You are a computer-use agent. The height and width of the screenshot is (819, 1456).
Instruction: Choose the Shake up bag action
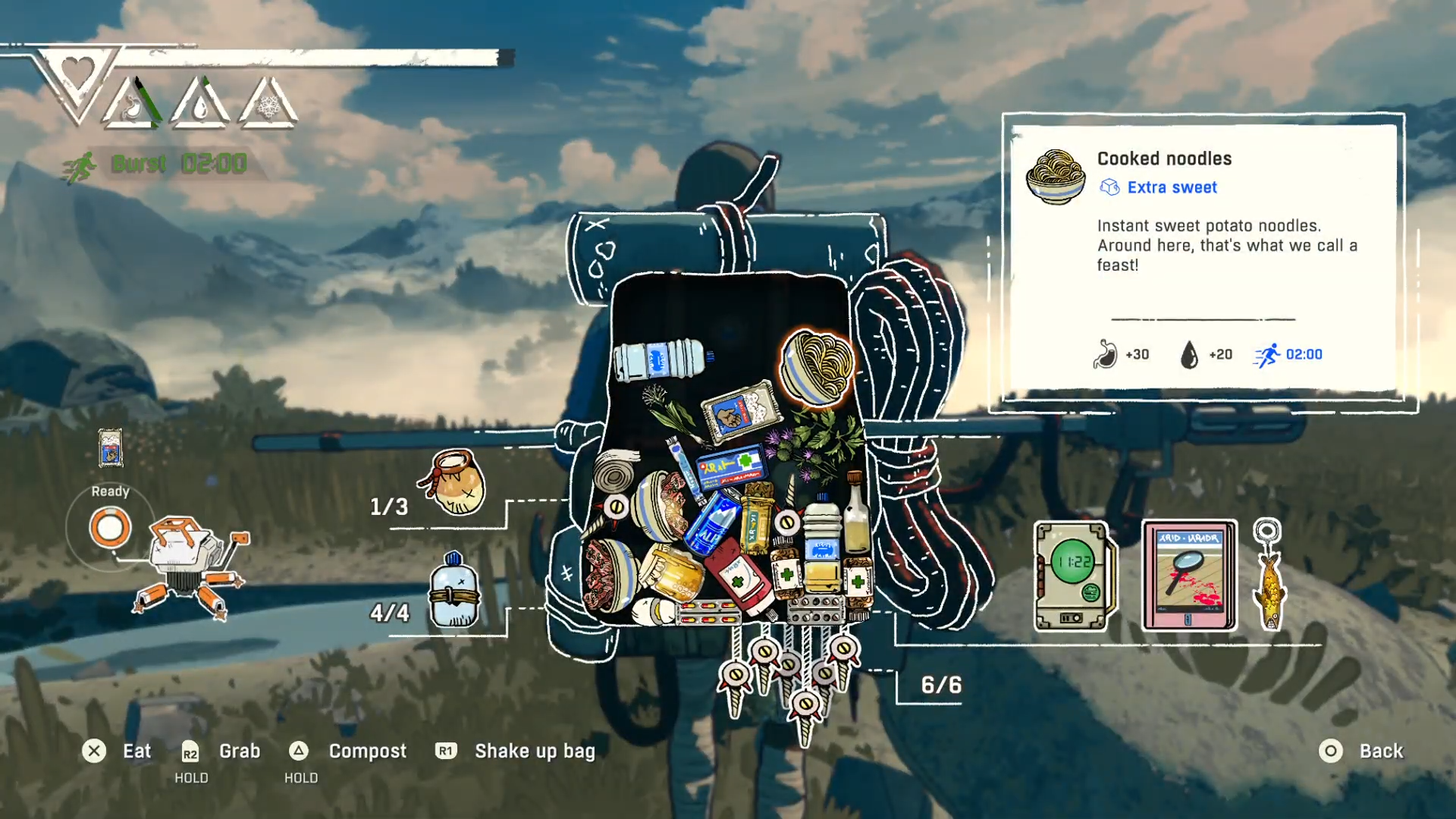(x=534, y=751)
